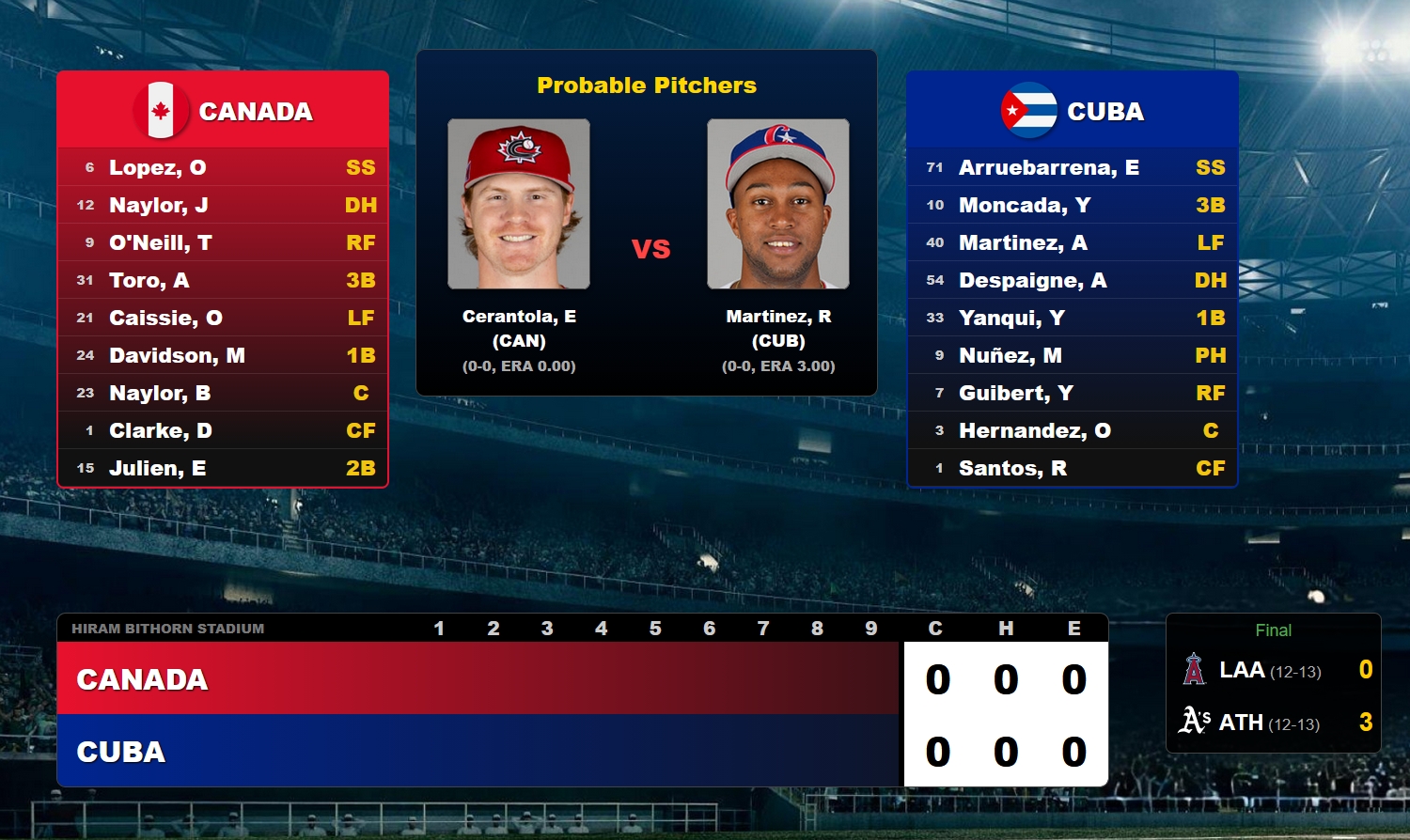
Task: Pick Toro, A at third base
Action: click(x=223, y=280)
